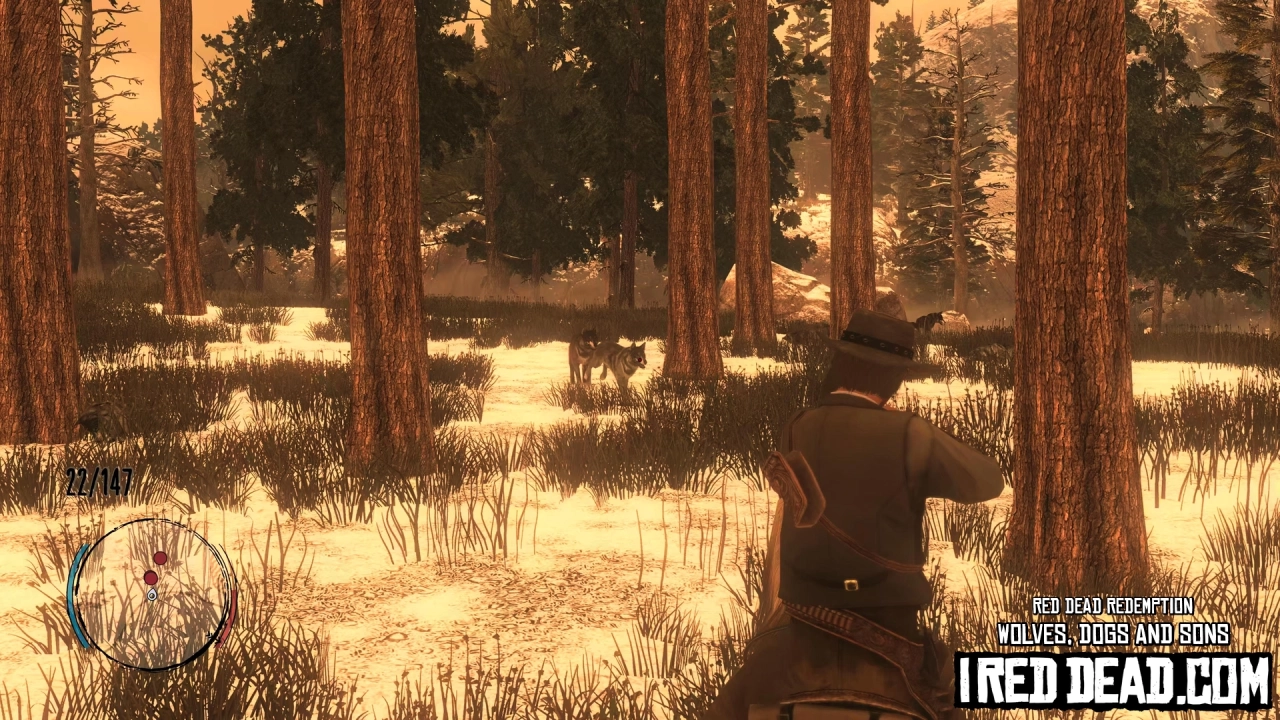
Task: Click the RED DEAD REDEMPTION watermark text
Action: click(1113, 604)
